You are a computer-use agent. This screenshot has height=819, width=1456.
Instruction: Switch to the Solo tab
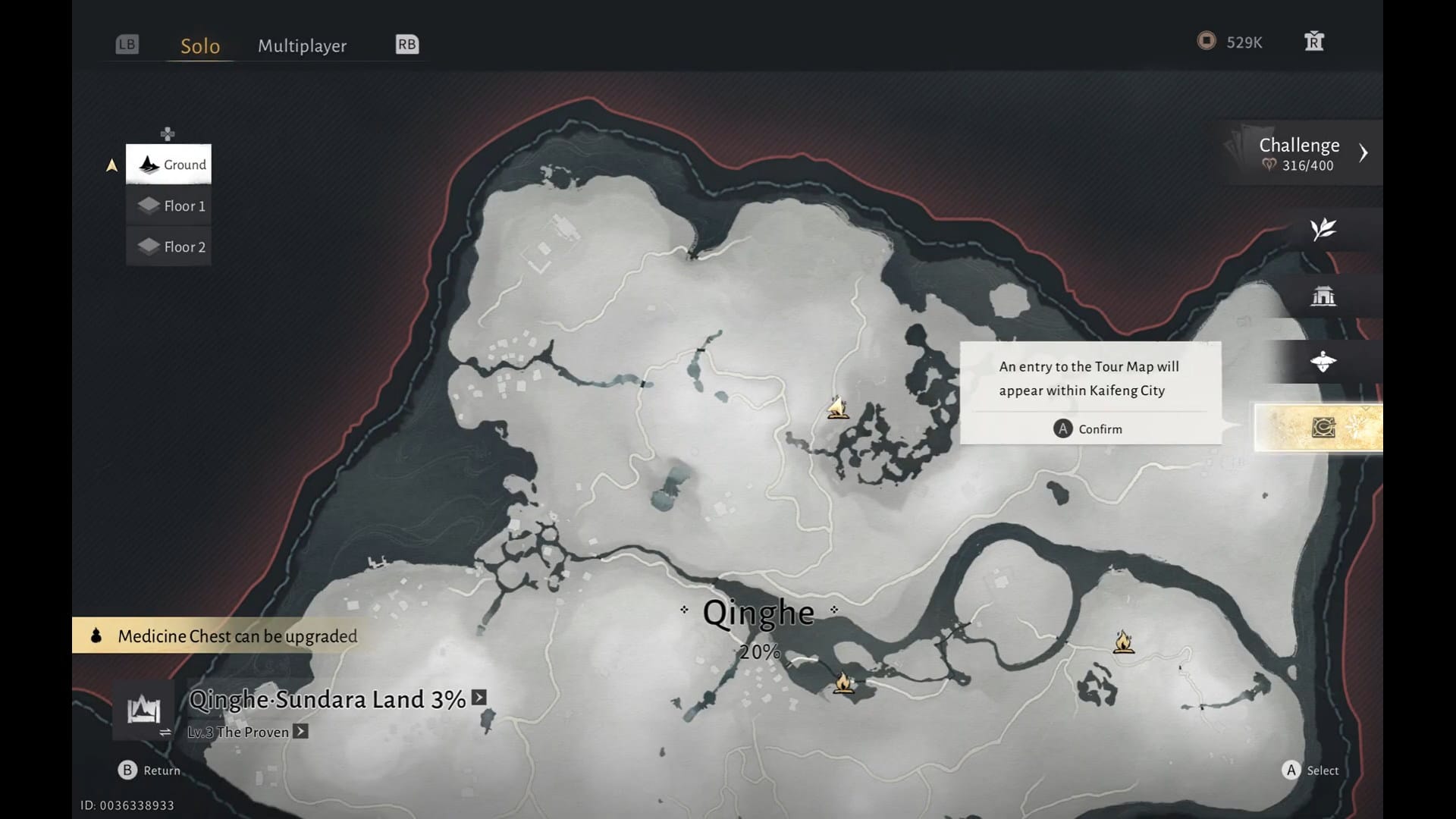200,45
